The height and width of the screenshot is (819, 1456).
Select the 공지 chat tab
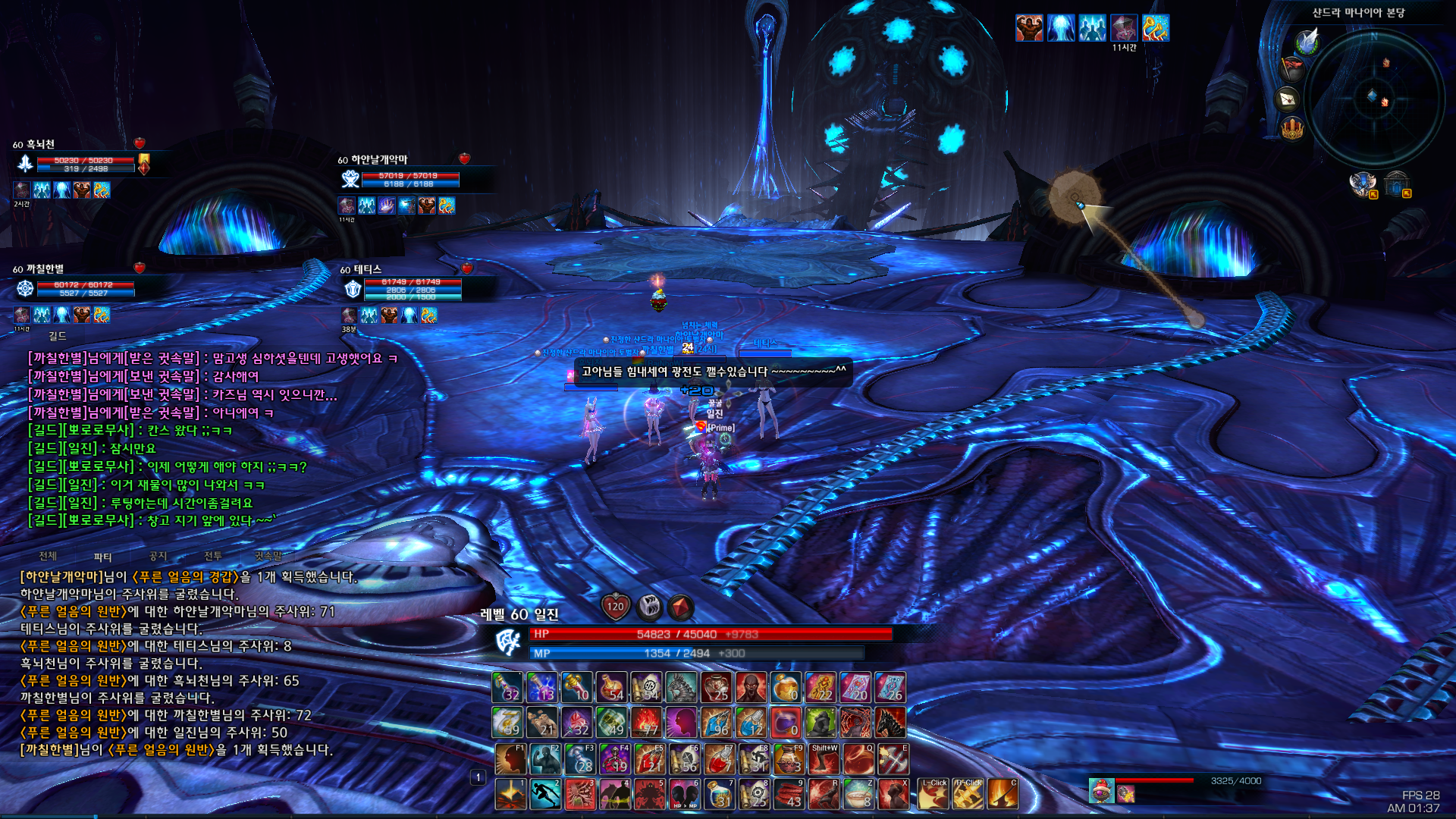click(x=158, y=556)
